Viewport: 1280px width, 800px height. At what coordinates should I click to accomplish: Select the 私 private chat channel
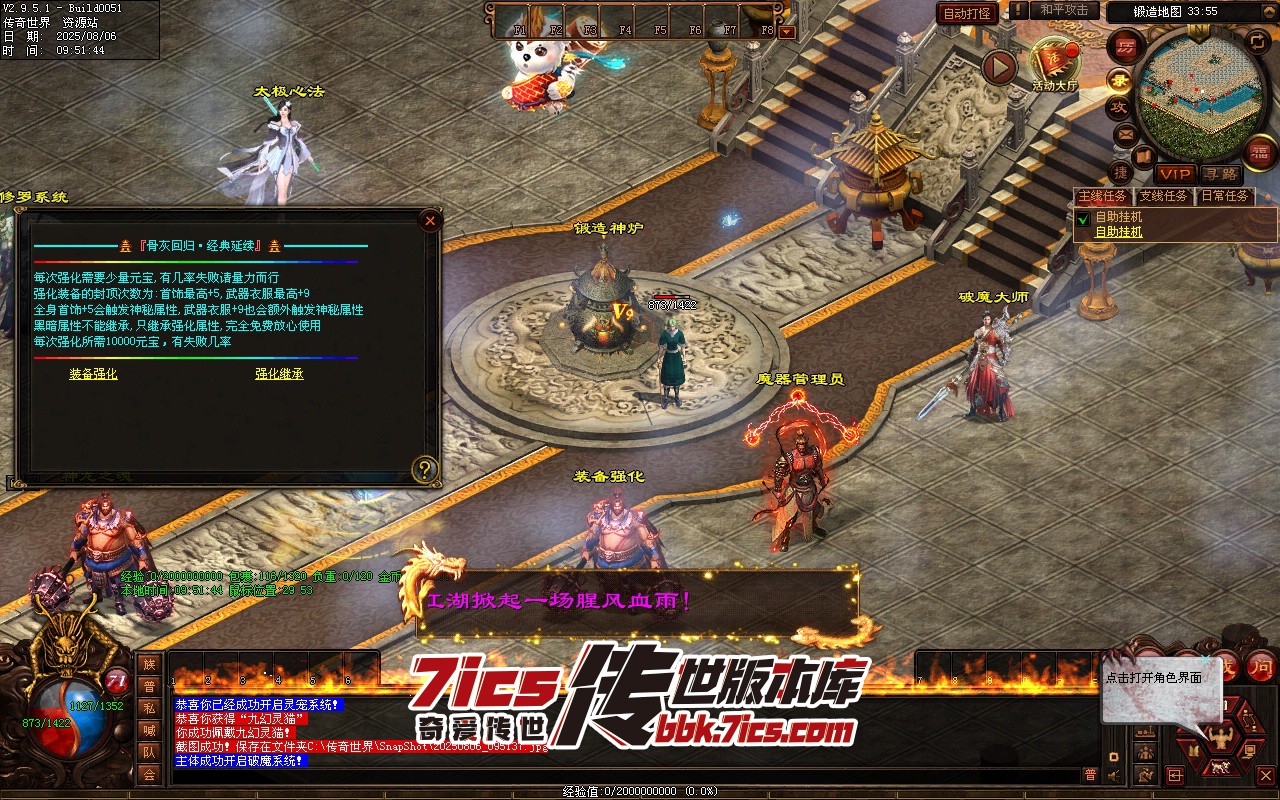(x=149, y=708)
